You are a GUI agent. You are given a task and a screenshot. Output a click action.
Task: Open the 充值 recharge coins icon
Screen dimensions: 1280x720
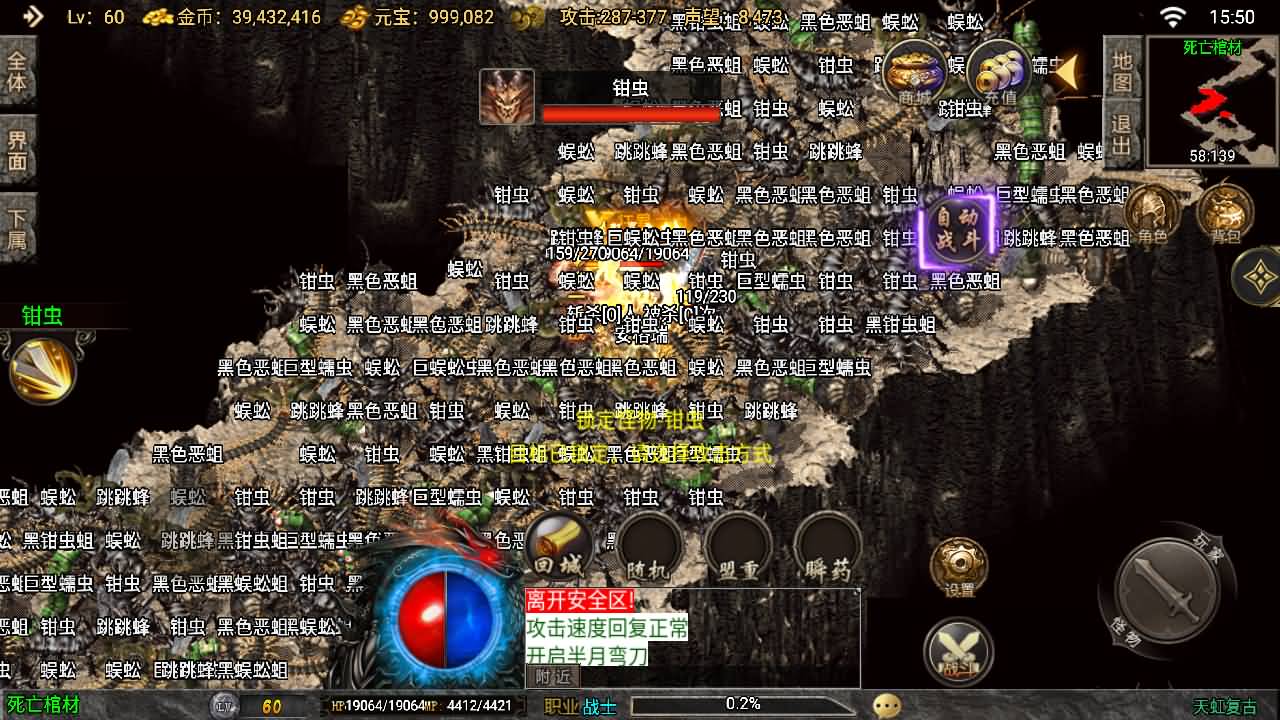(x=999, y=72)
